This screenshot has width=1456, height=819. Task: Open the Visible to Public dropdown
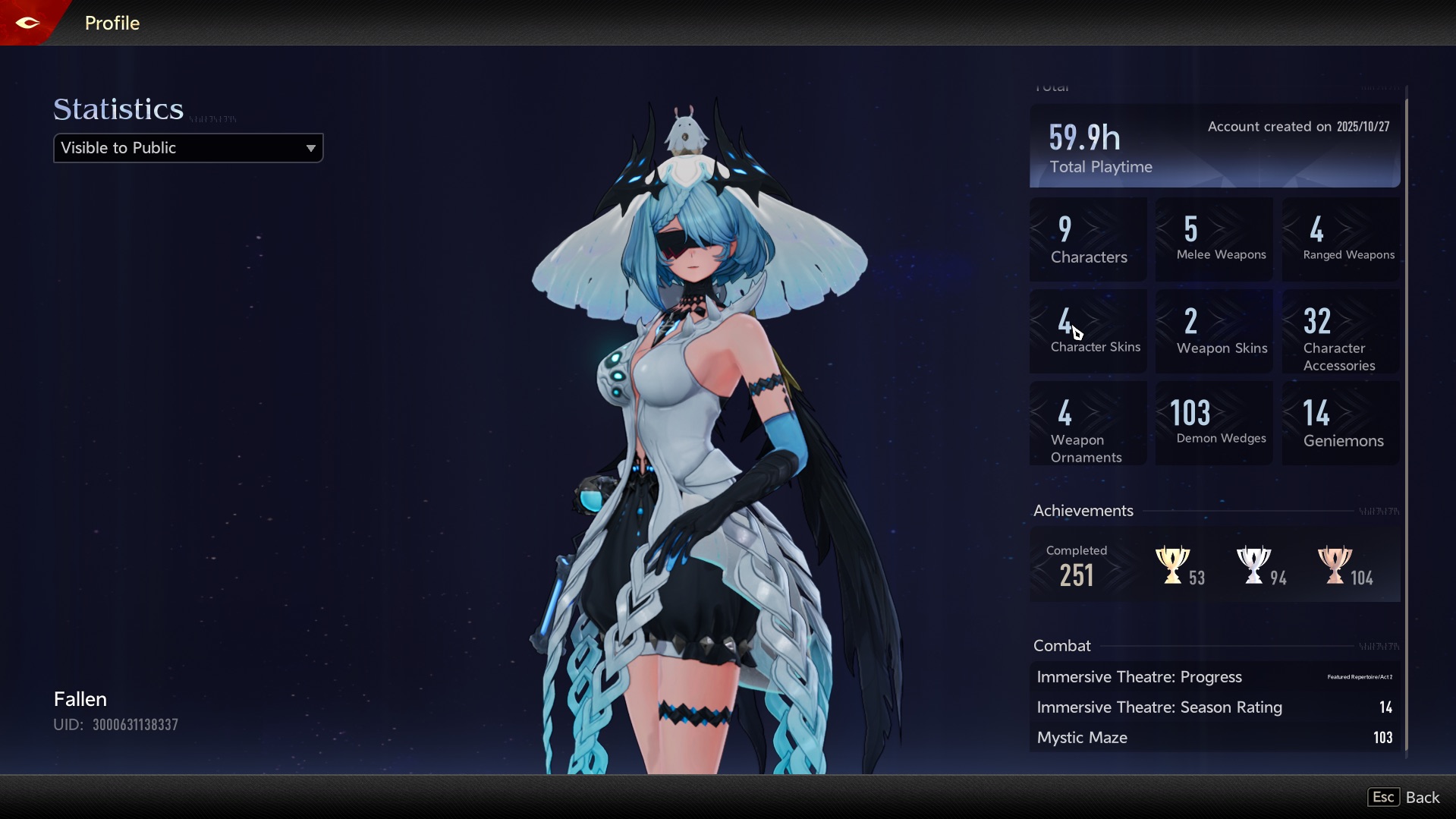click(188, 148)
